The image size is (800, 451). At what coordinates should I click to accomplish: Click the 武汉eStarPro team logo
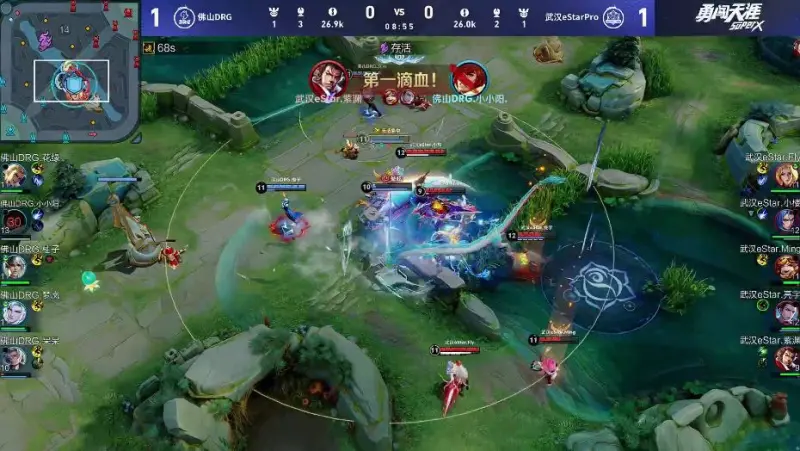pos(612,17)
